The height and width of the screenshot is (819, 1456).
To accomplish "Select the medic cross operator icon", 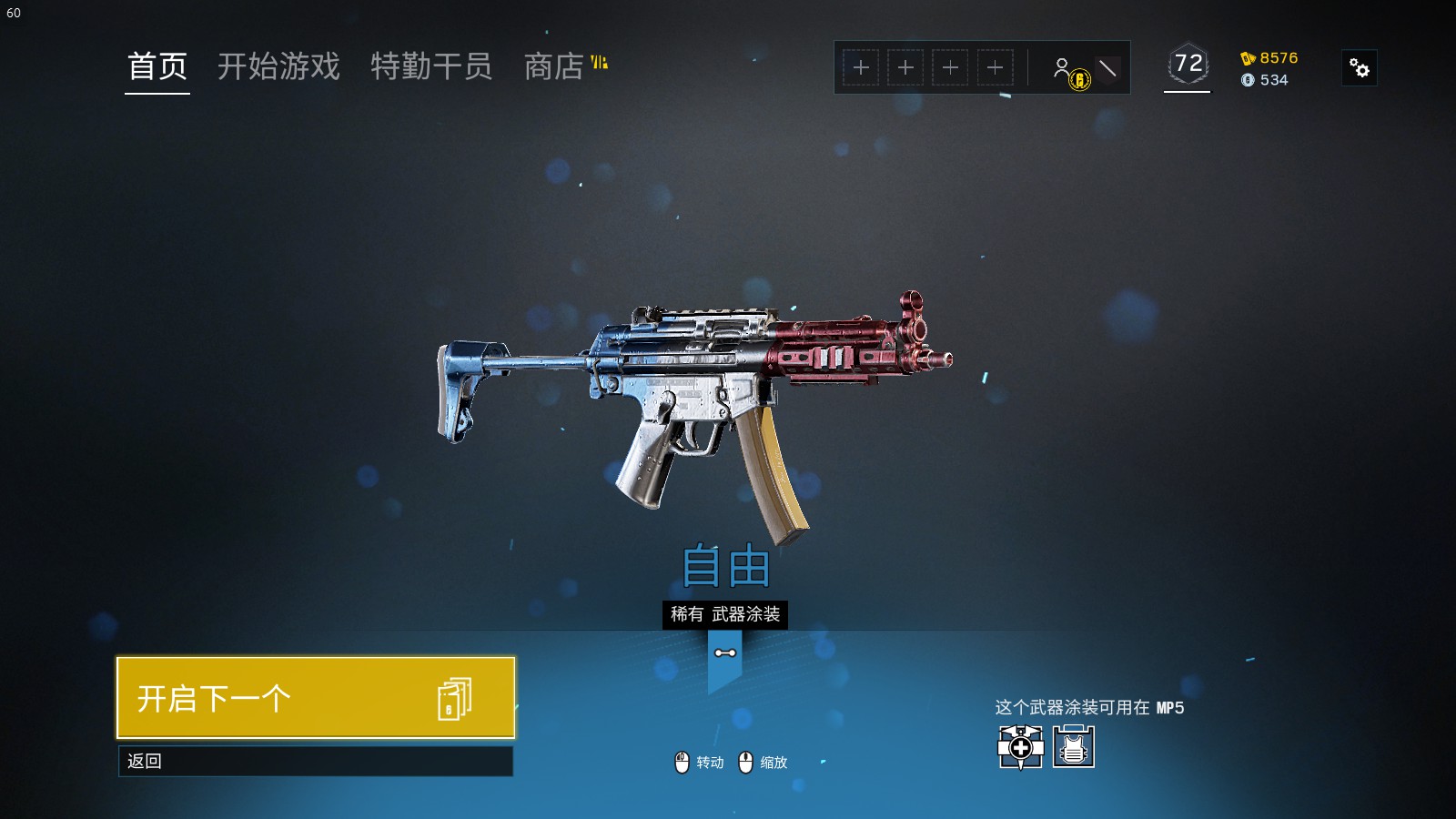I will pyautogui.click(x=1020, y=747).
